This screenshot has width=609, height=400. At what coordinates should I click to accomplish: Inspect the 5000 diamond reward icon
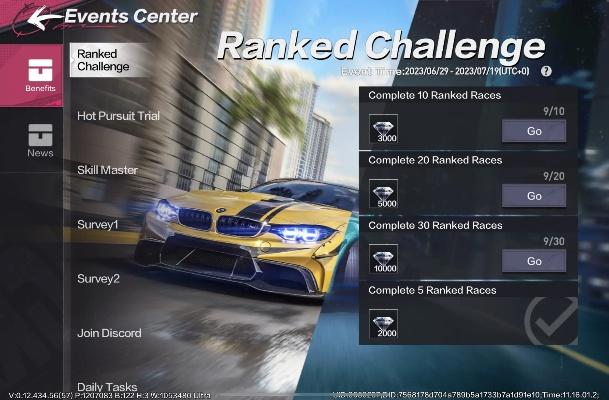click(383, 194)
